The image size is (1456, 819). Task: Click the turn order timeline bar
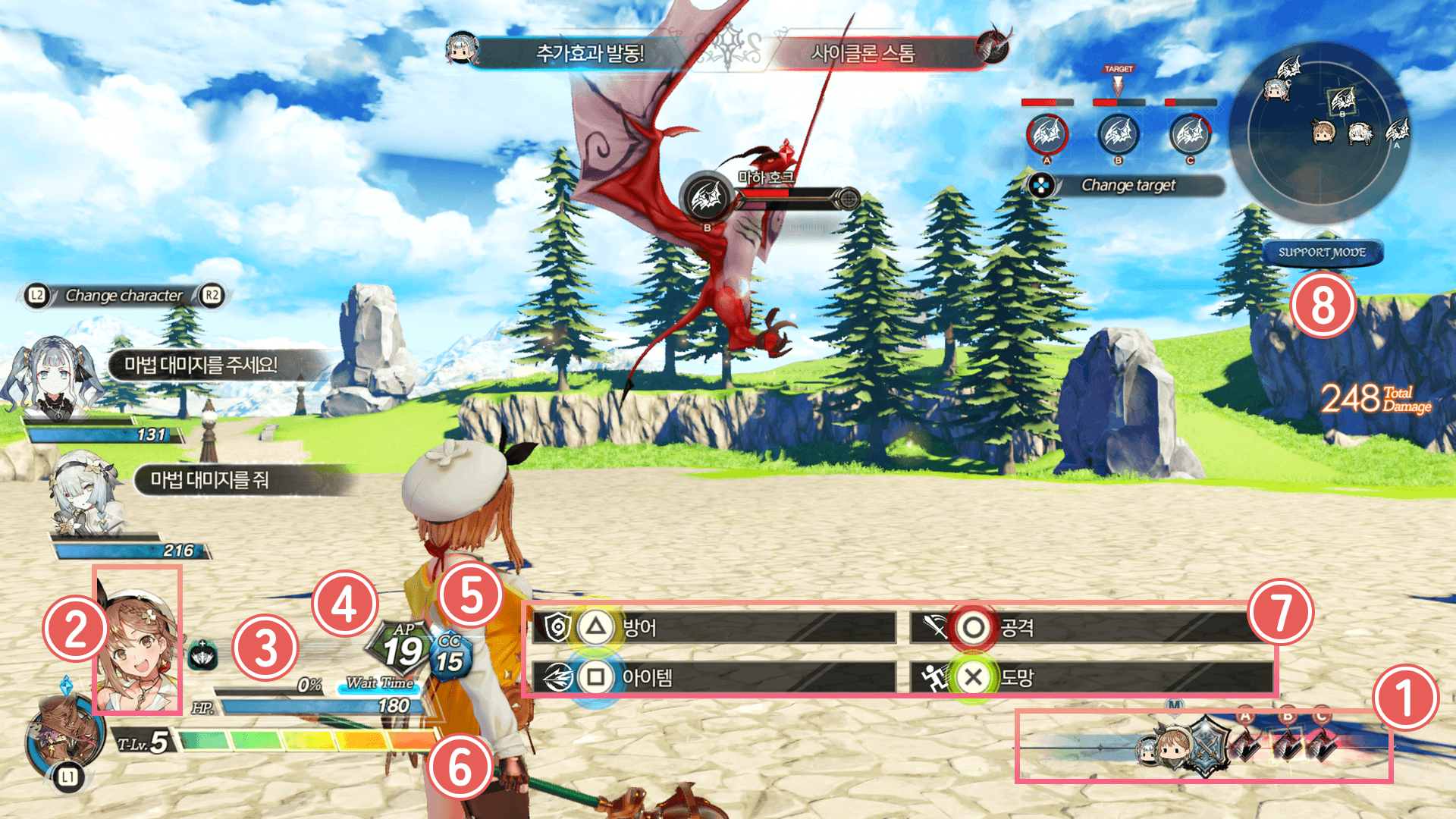[1204, 747]
